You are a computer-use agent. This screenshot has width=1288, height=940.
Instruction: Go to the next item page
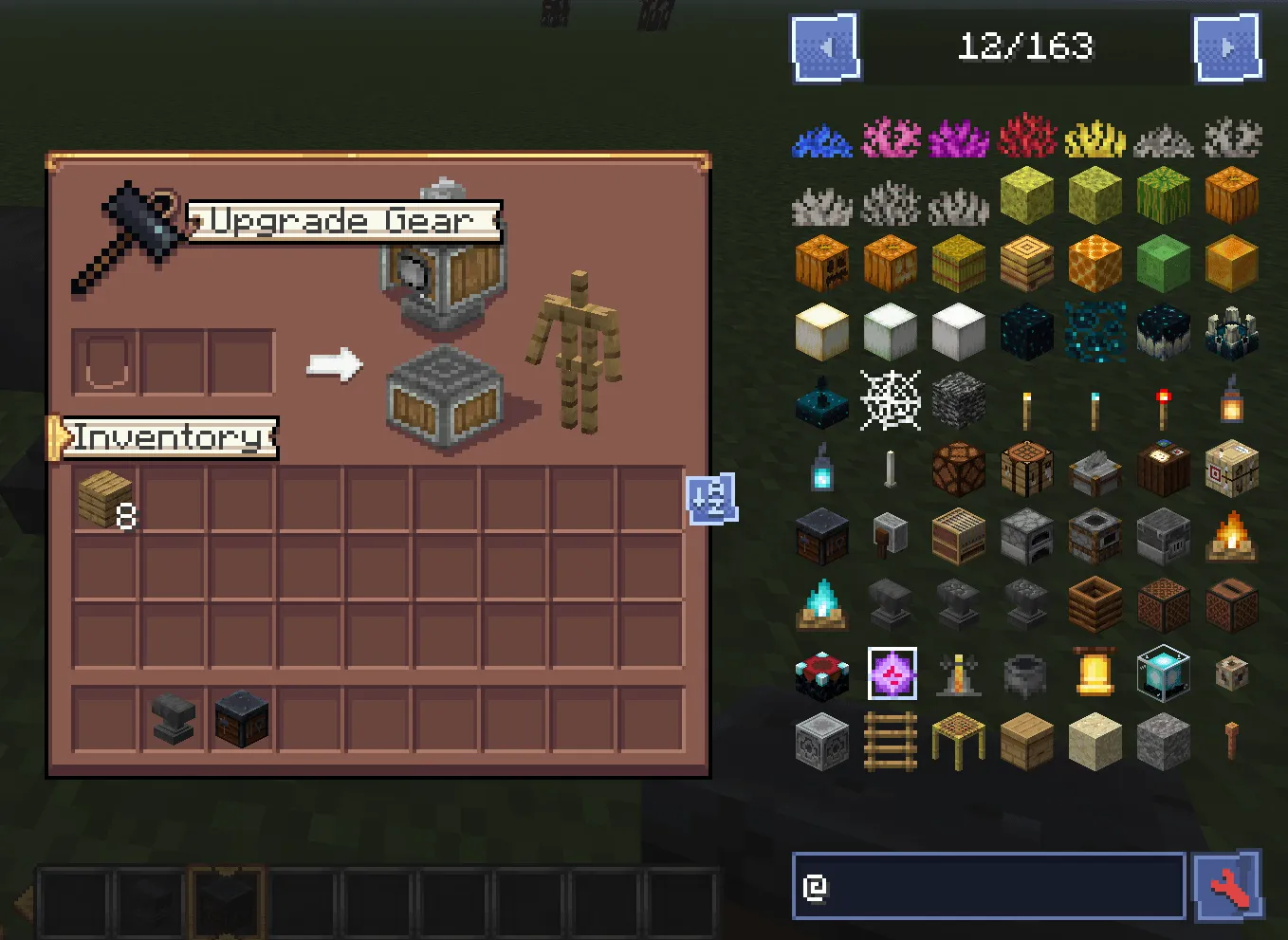click(x=1228, y=46)
